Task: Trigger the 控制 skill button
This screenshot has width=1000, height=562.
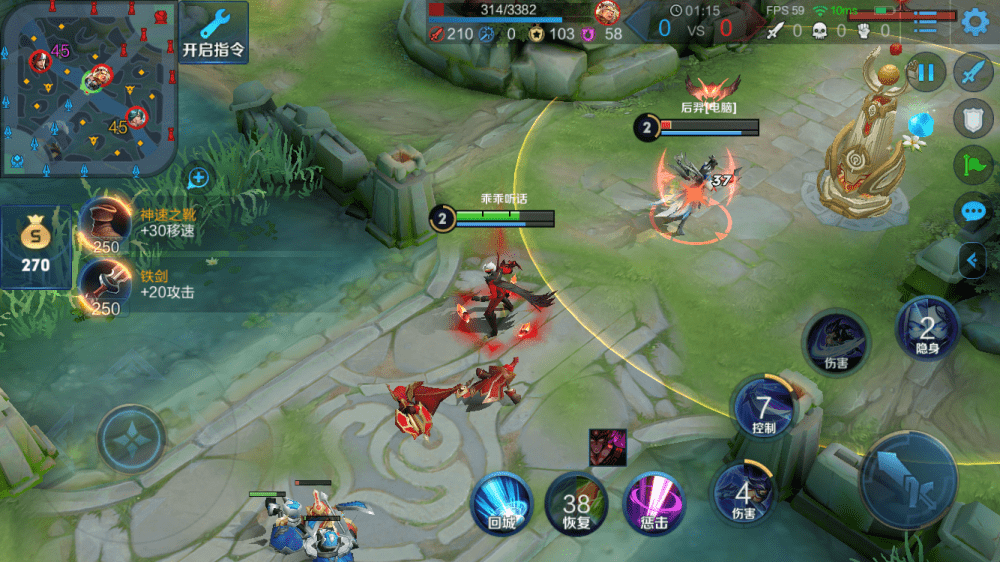Action: pyautogui.click(x=763, y=408)
